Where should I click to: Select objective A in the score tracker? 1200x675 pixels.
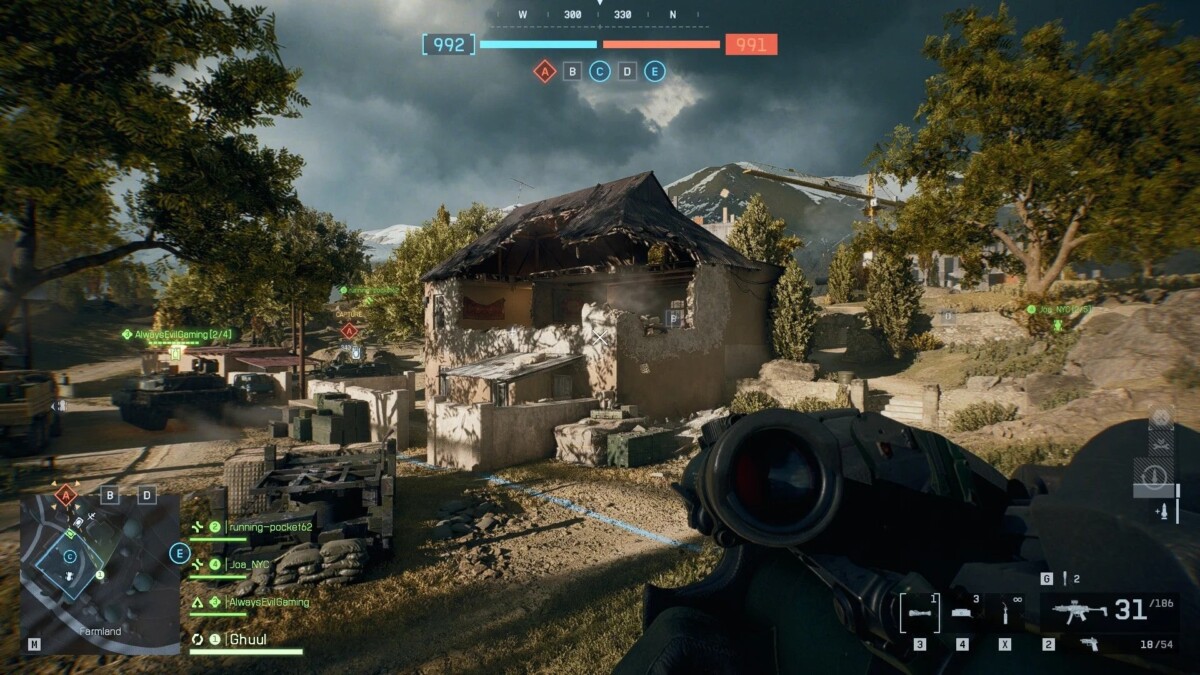point(544,71)
